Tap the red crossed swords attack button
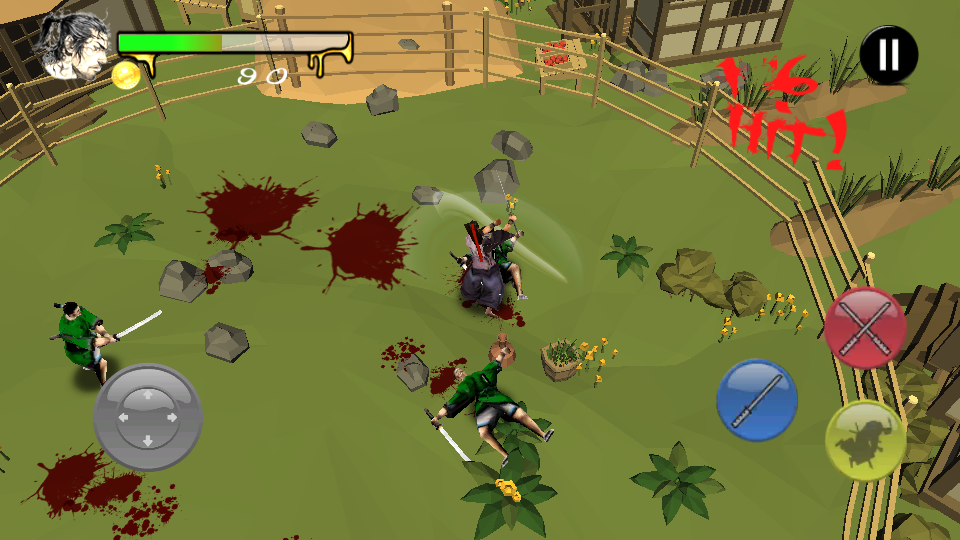Image resolution: width=960 pixels, height=540 pixels. coord(865,328)
